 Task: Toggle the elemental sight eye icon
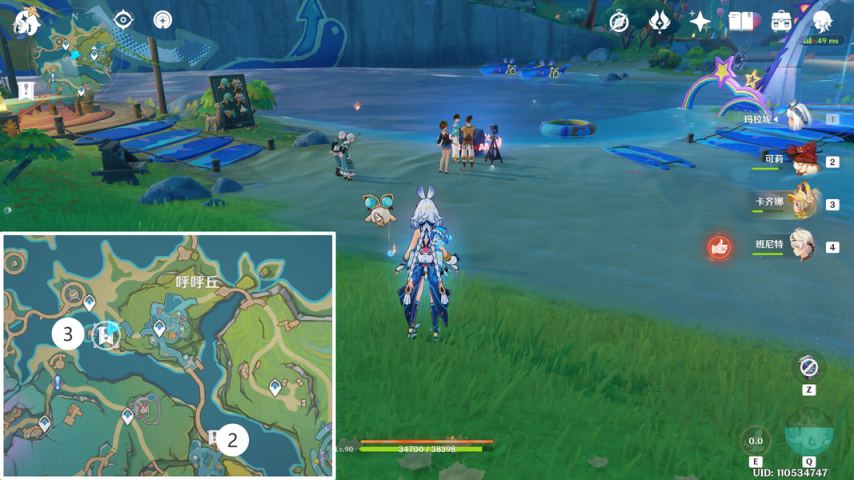(x=123, y=20)
